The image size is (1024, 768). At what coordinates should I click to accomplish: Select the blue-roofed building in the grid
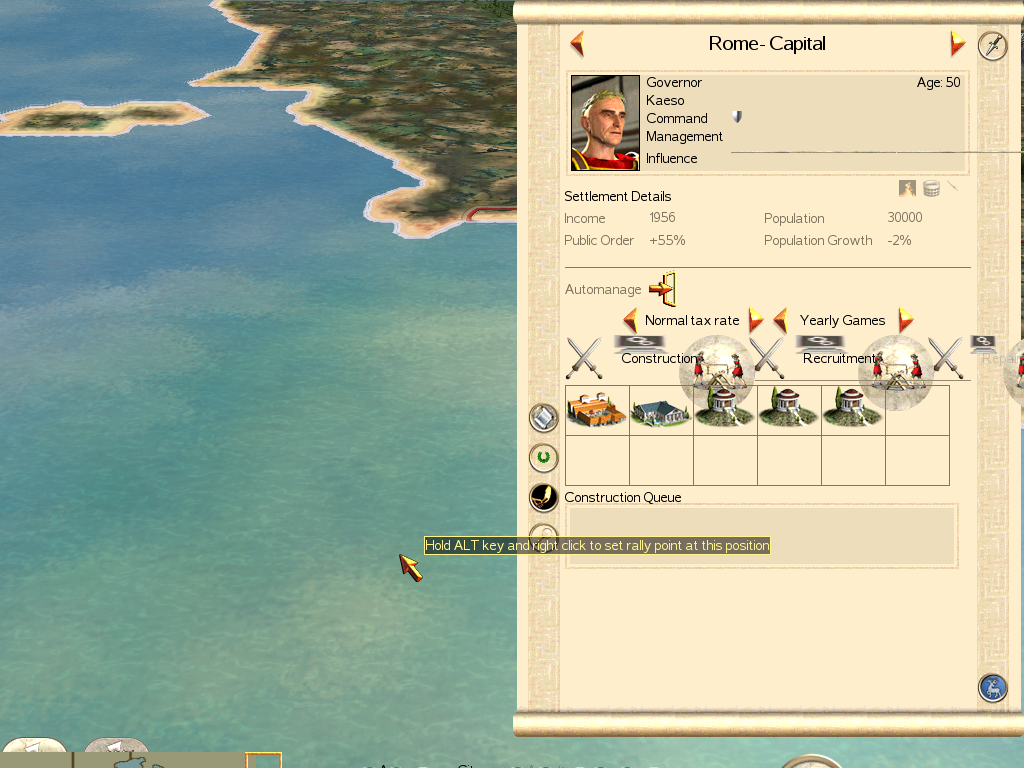[661, 410]
